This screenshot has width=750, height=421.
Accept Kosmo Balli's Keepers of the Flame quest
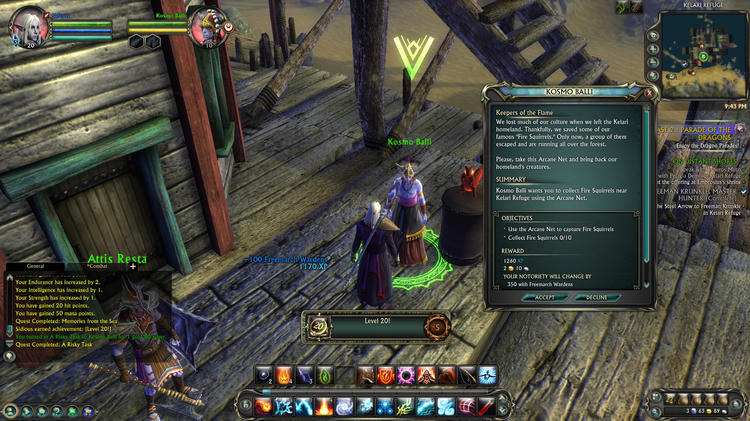544,297
